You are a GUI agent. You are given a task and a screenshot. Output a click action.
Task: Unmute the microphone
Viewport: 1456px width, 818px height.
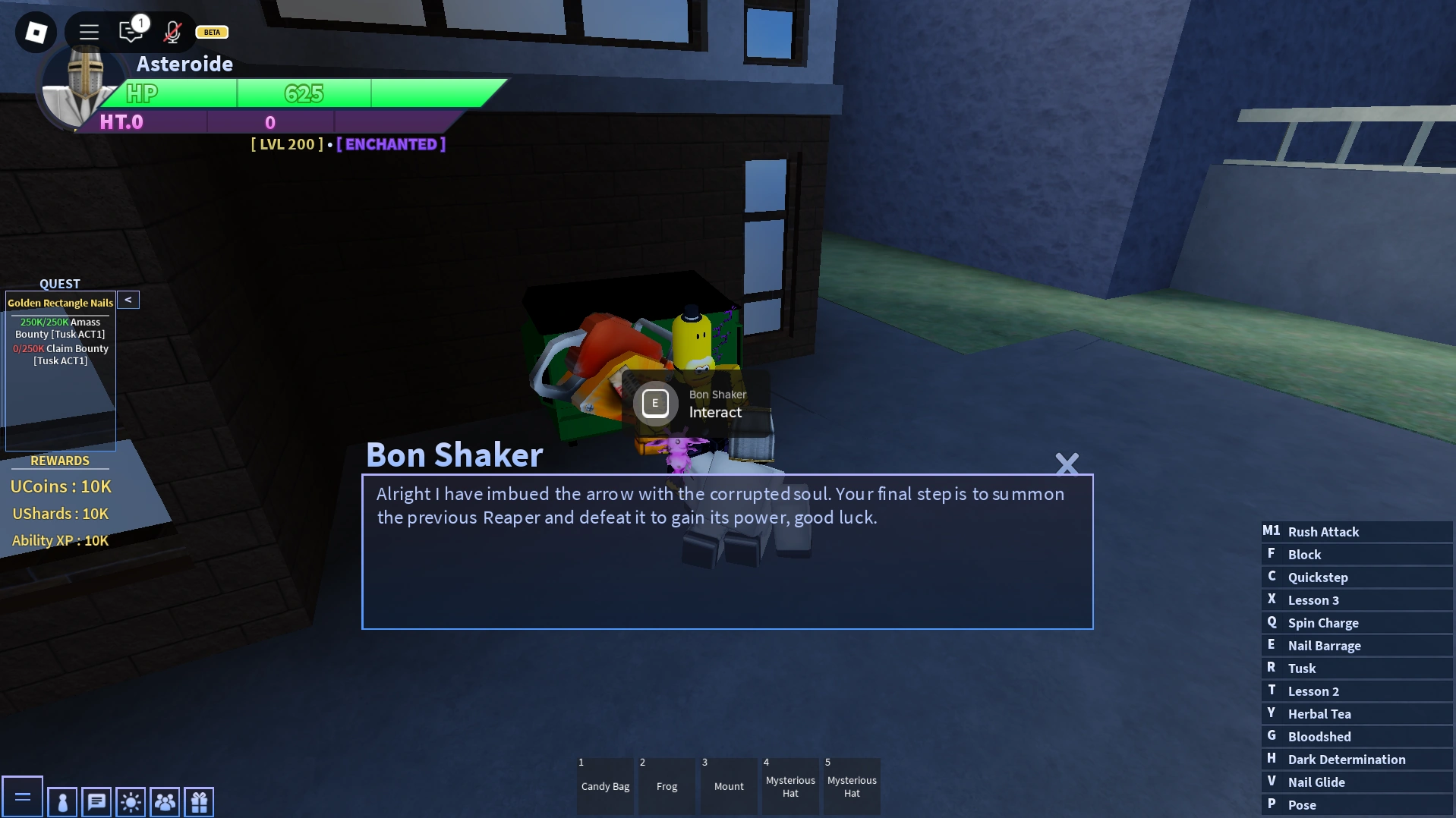coord(172,32)
